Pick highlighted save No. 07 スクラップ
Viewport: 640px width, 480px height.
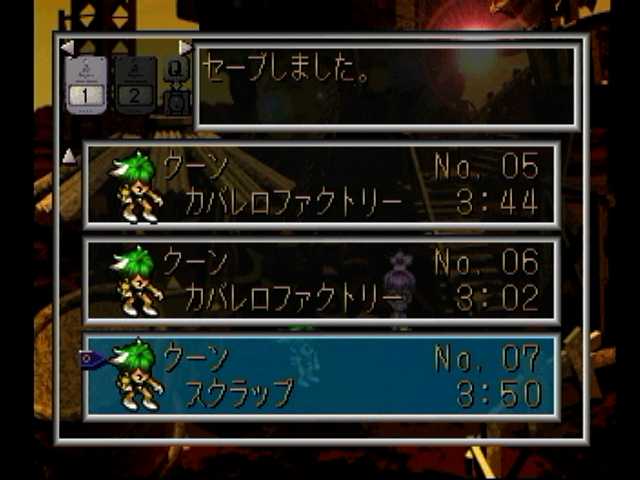point(322,377)
